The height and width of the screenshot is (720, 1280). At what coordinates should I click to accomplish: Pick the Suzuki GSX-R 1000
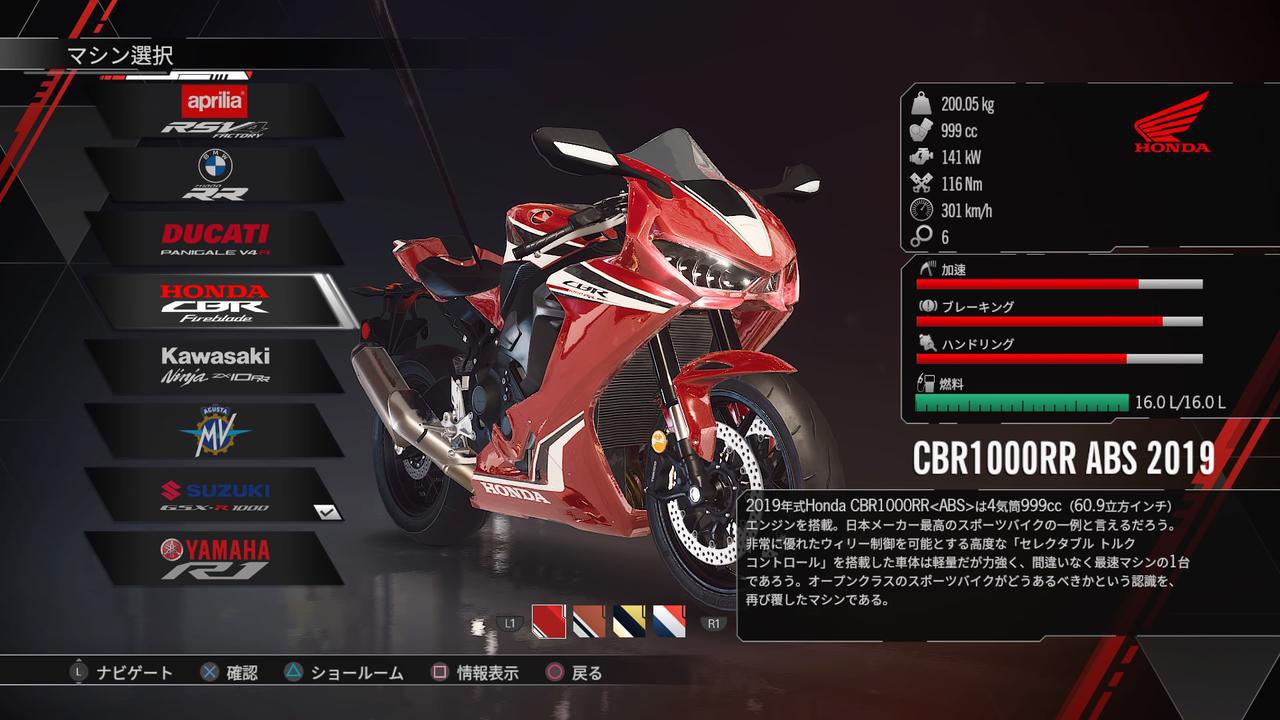pos(214,494)
